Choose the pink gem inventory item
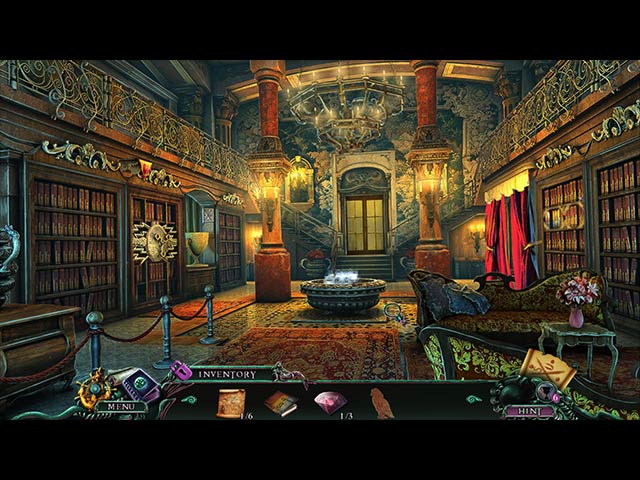This screenshot has width=640, height=480. (x=330, y=402)
